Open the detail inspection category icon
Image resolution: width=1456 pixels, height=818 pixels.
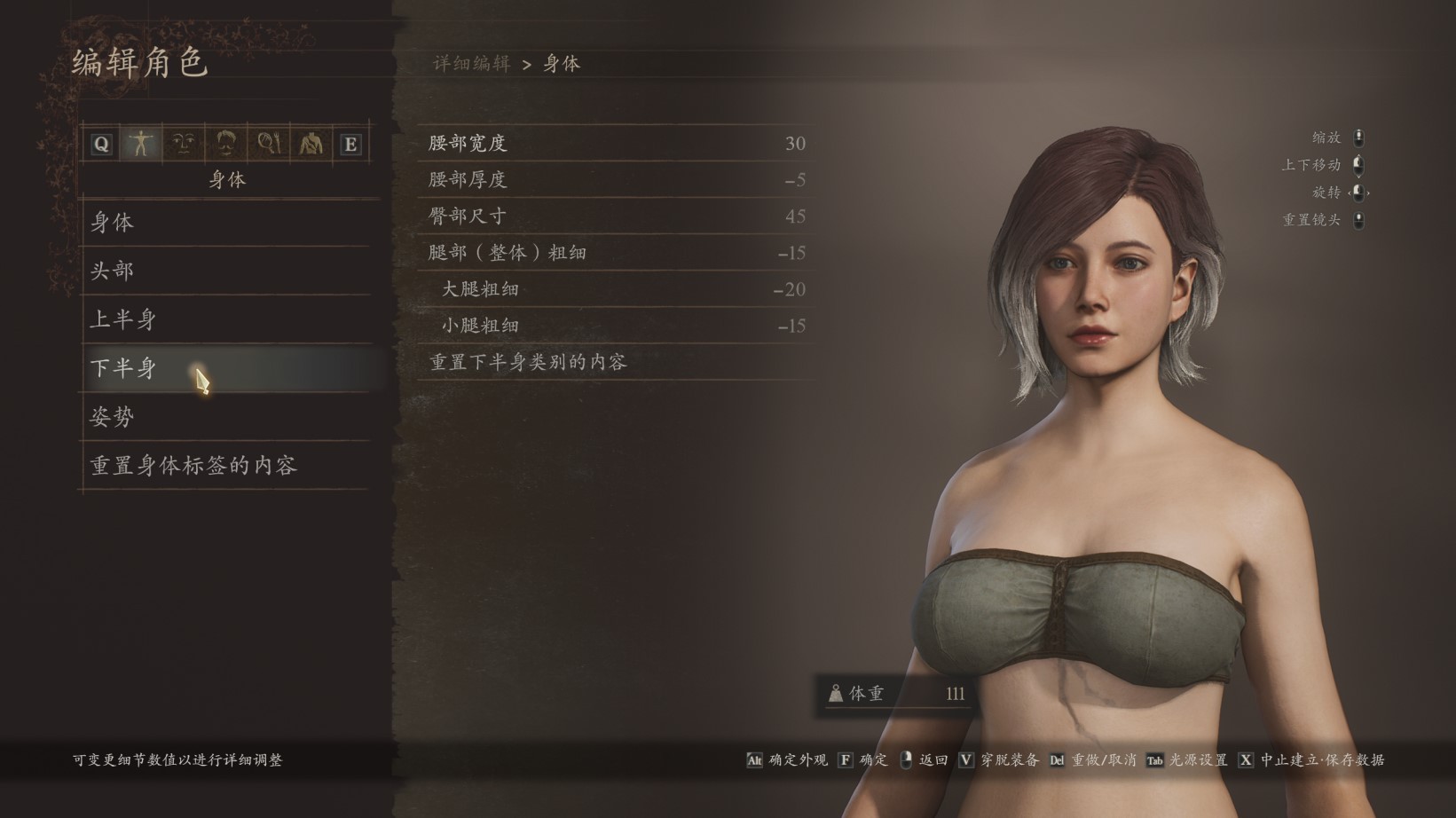click(x=269, y=144)
